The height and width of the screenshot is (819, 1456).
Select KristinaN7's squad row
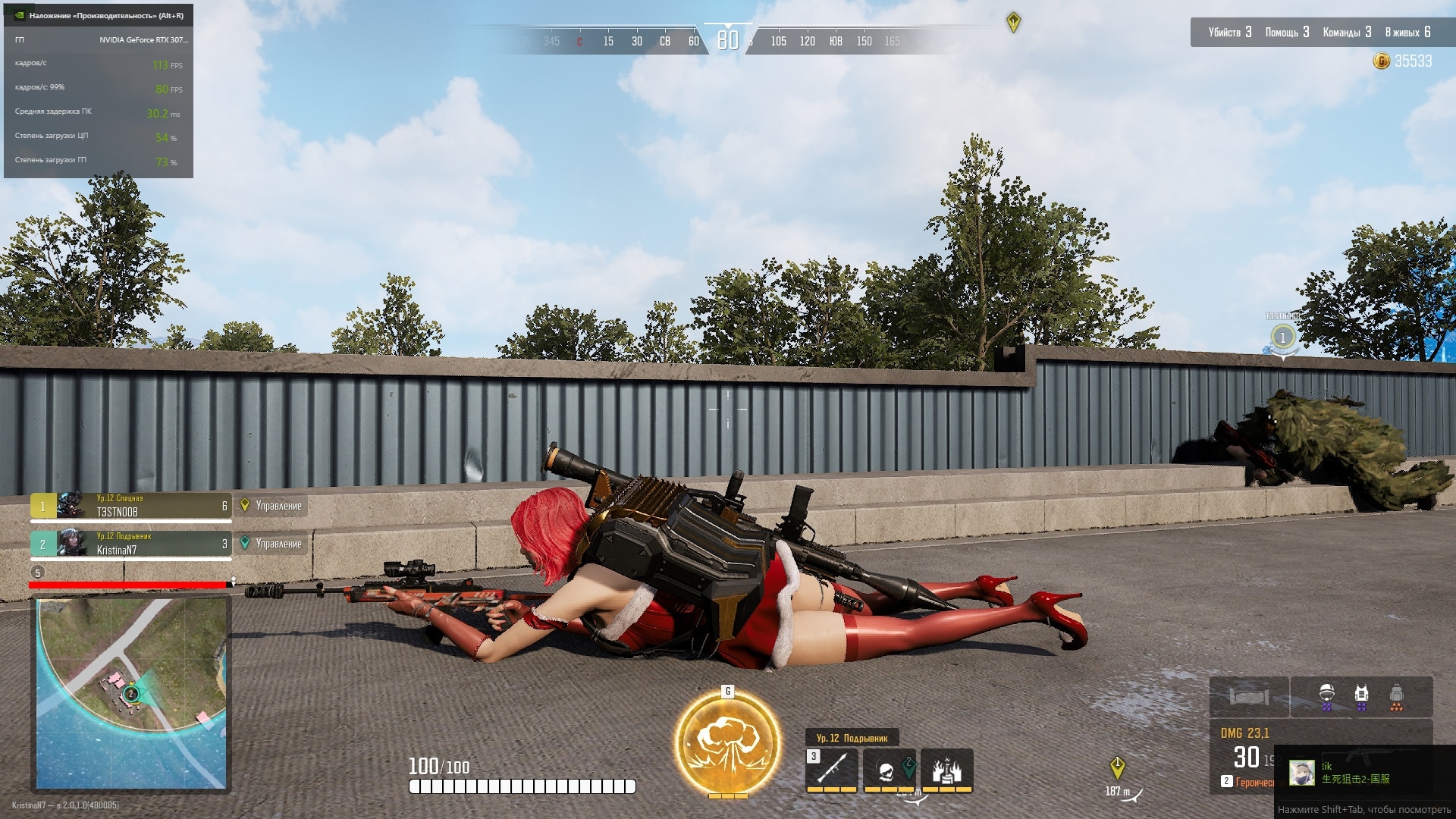pyautogui.click(x=130, y=544)
